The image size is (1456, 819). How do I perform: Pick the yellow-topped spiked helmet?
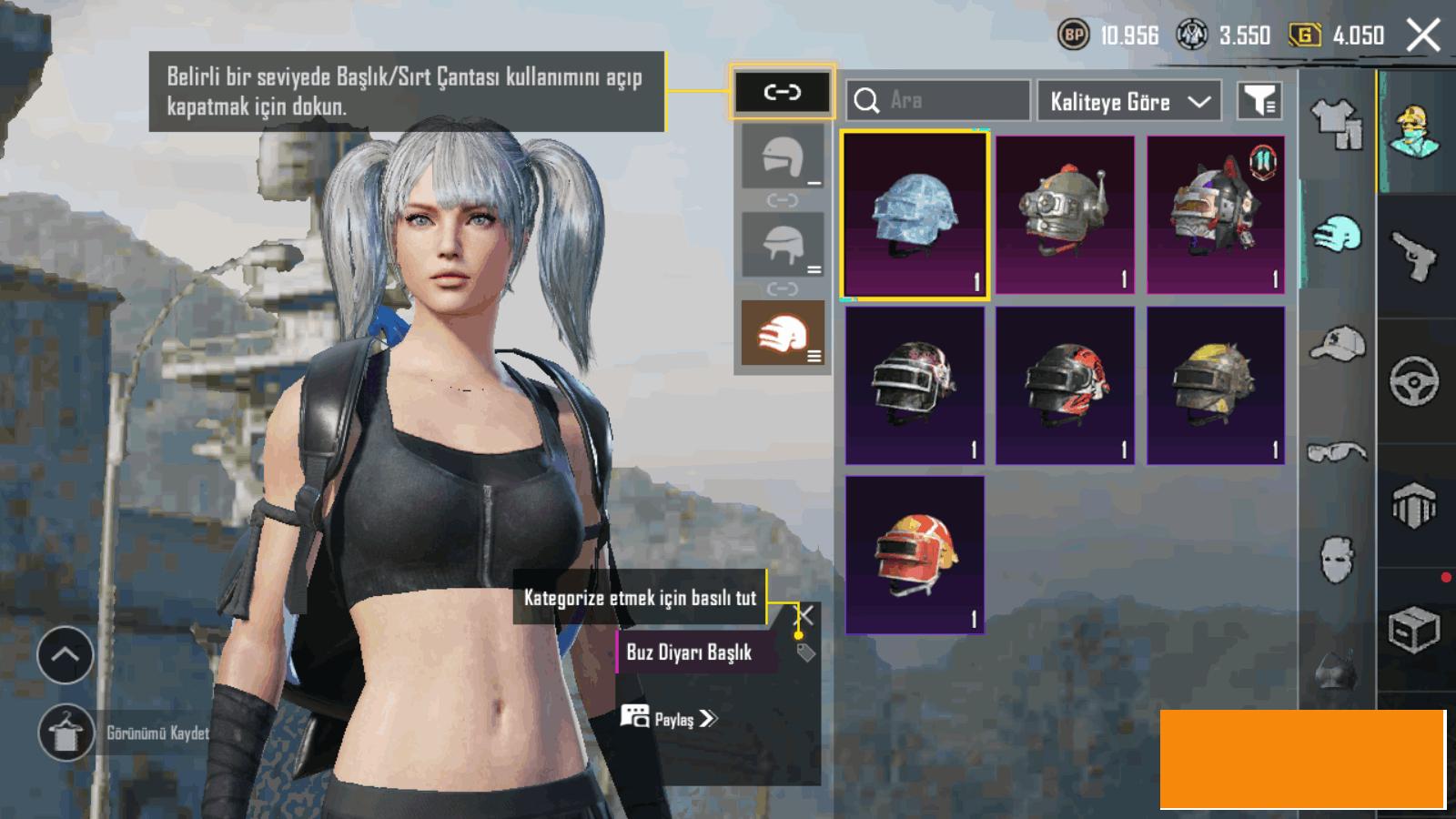(1216, 385)
